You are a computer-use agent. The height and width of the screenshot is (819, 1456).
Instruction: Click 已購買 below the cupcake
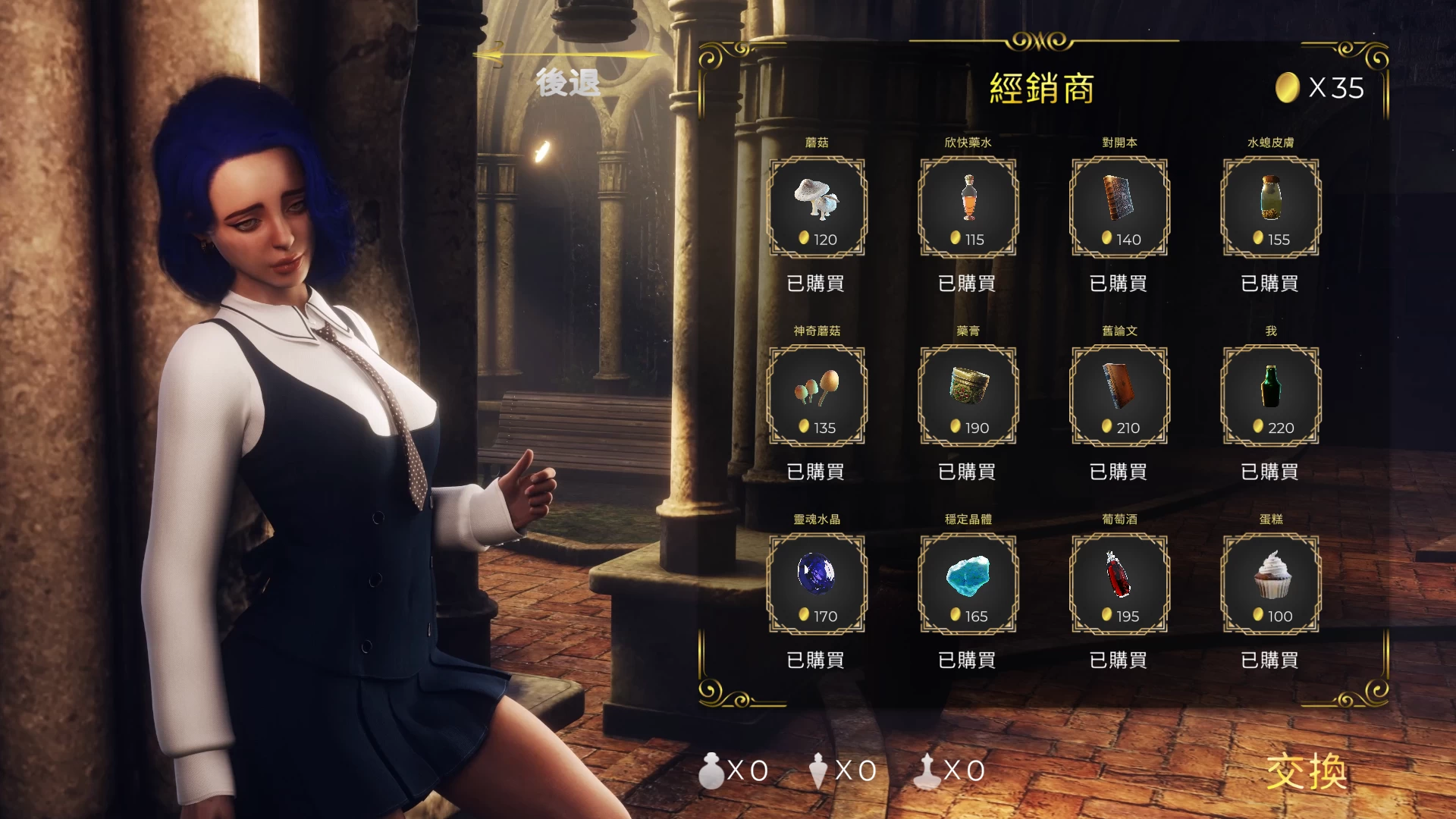[x=1269, y=660]
